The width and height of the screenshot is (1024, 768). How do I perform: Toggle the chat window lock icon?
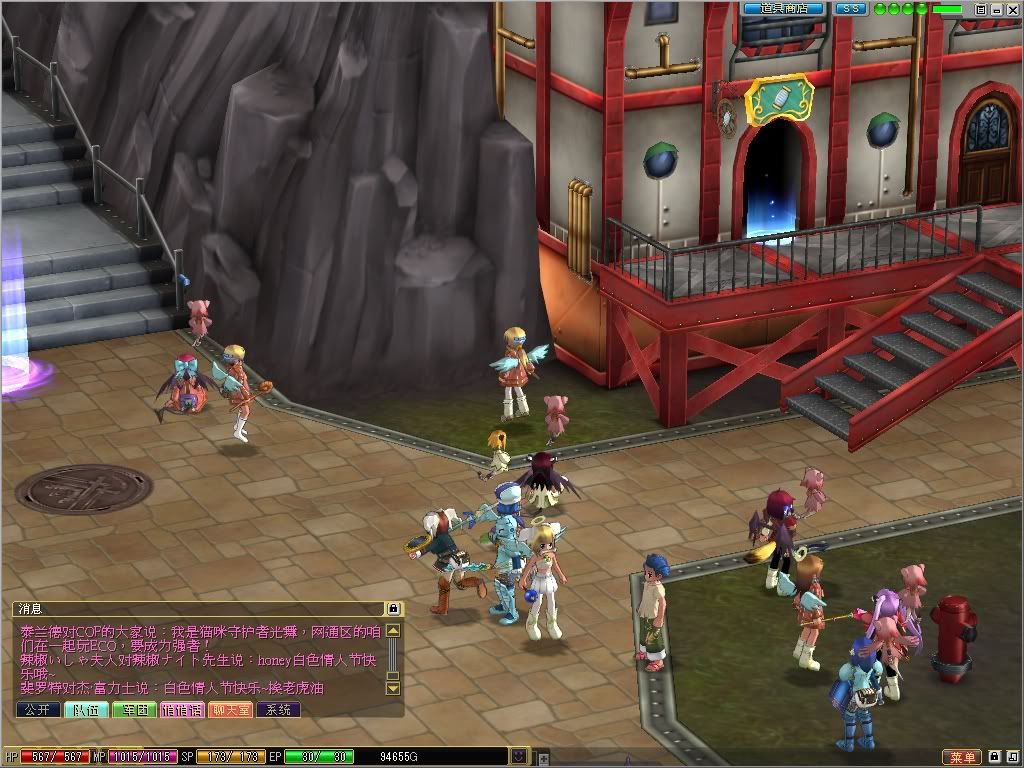coord(393,608)
